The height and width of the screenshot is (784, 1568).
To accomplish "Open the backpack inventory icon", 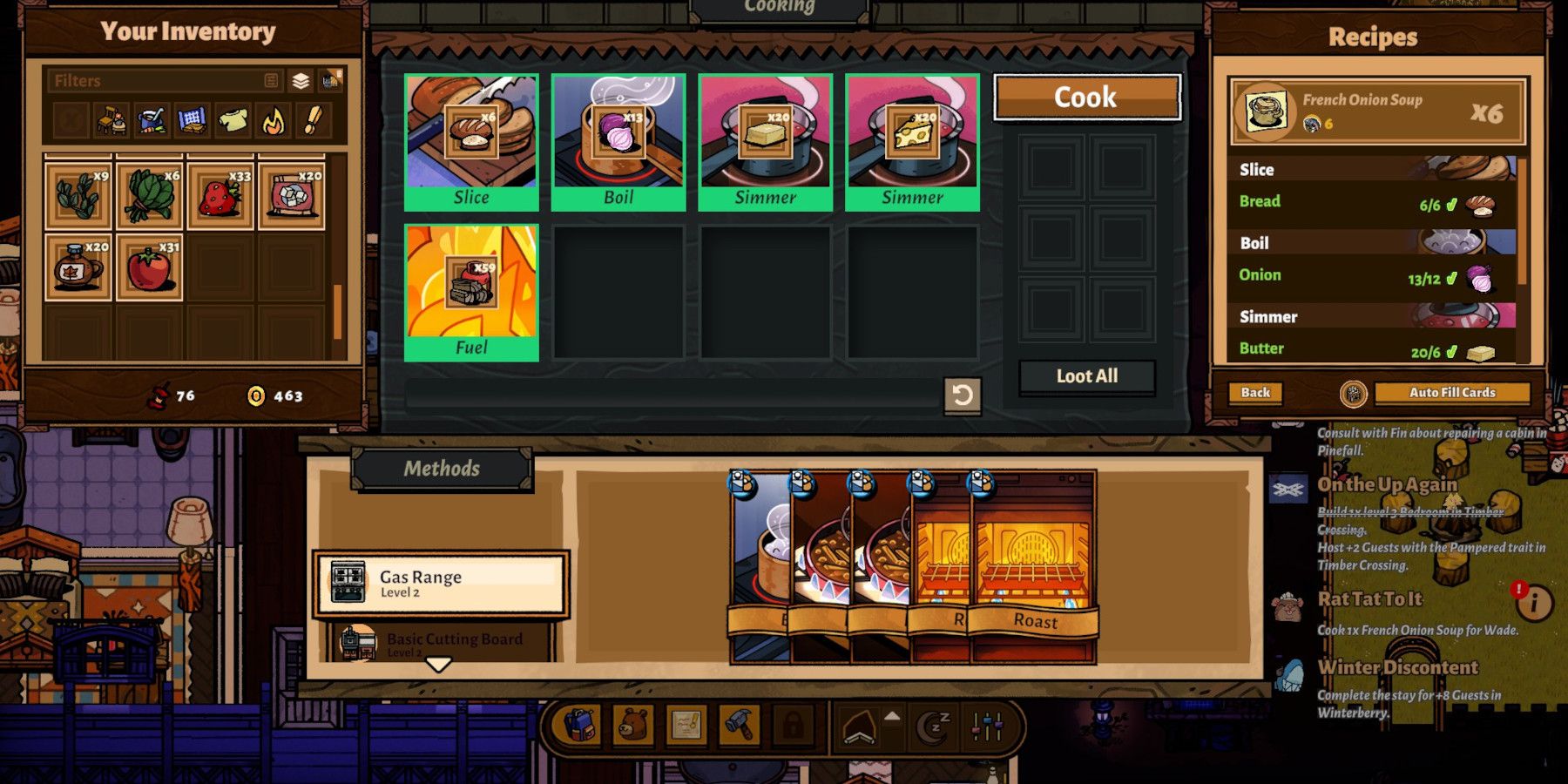I will (x=579, y=727).
